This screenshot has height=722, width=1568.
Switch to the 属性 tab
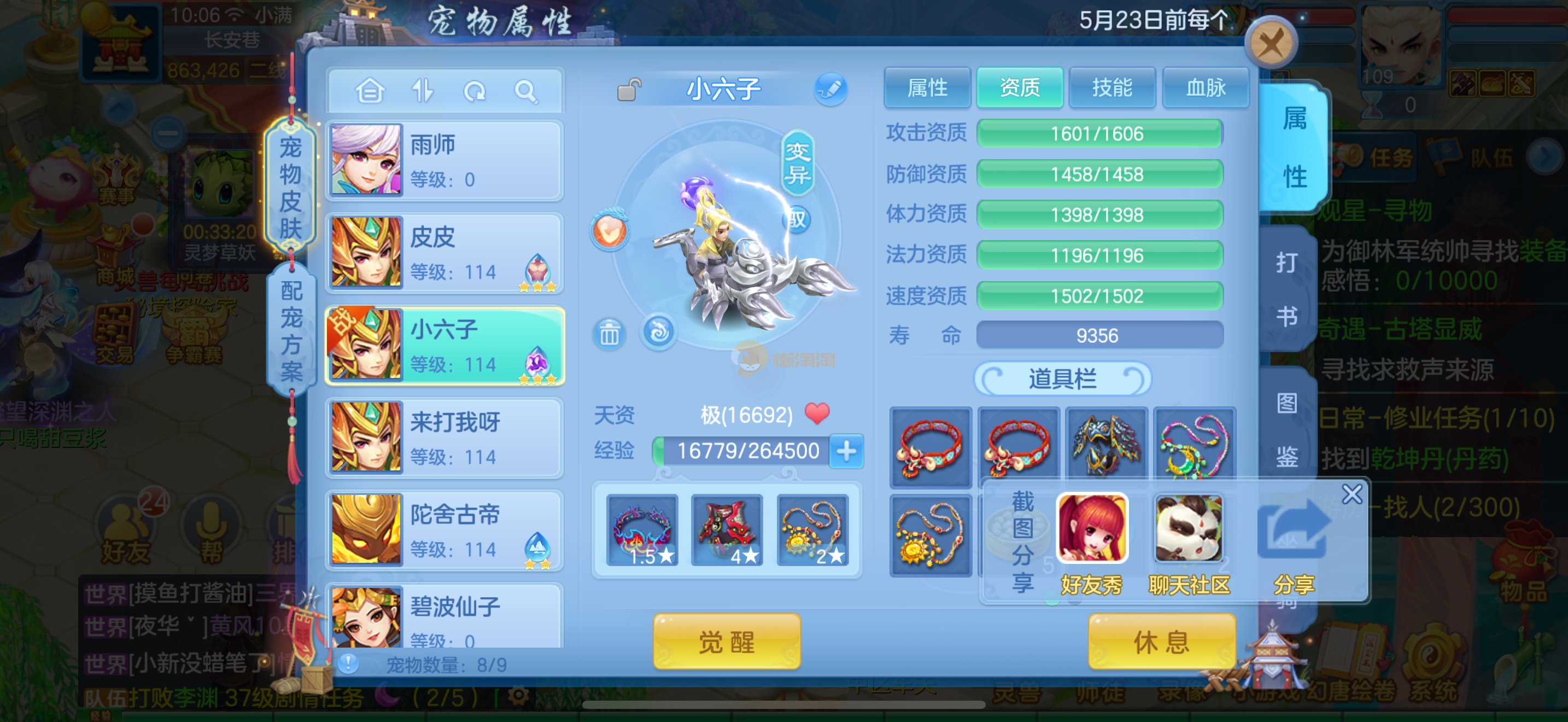click(x=927, y=88)
